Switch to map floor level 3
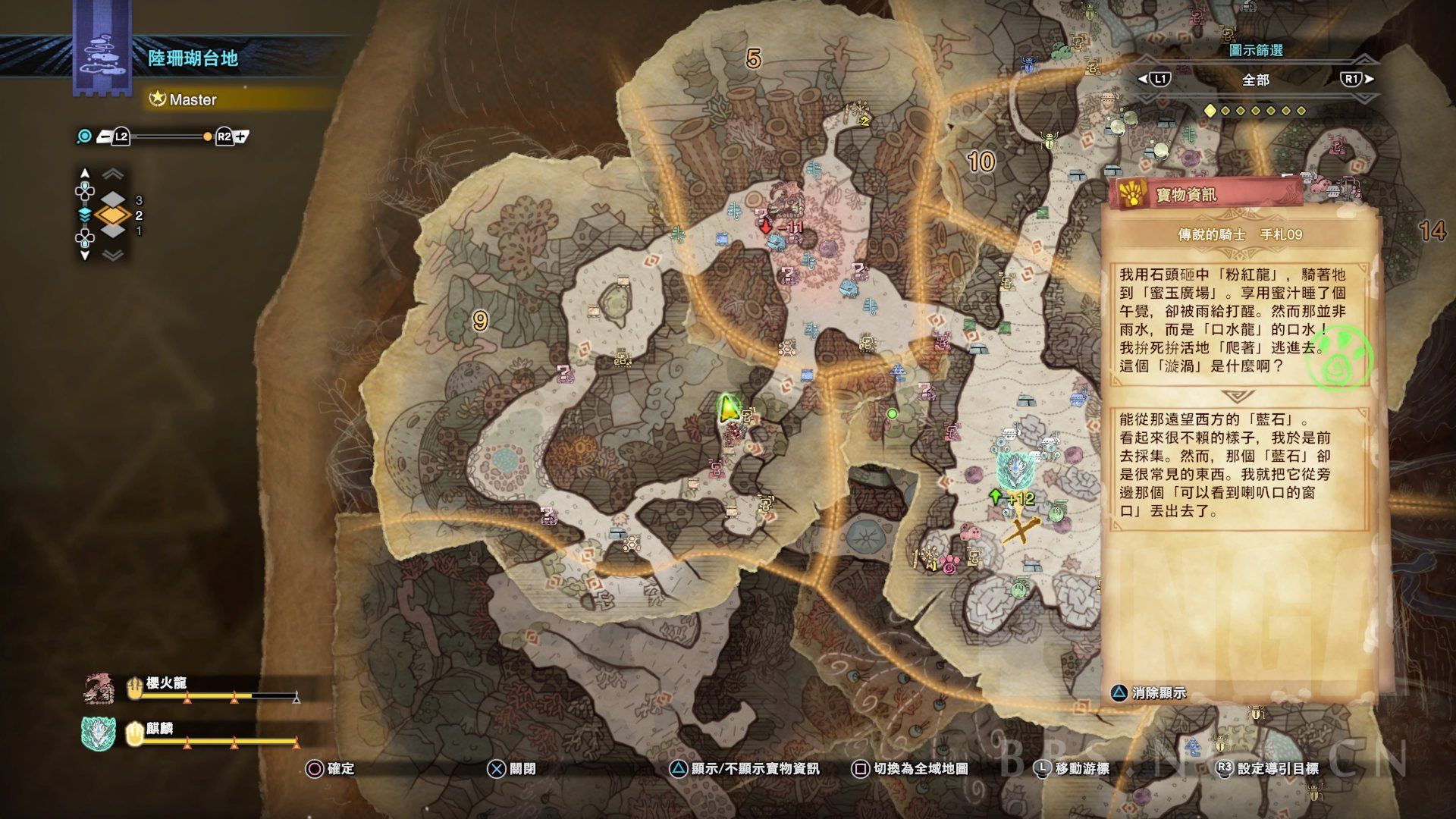Viewport: 1456px width, 819px height. 113,200
